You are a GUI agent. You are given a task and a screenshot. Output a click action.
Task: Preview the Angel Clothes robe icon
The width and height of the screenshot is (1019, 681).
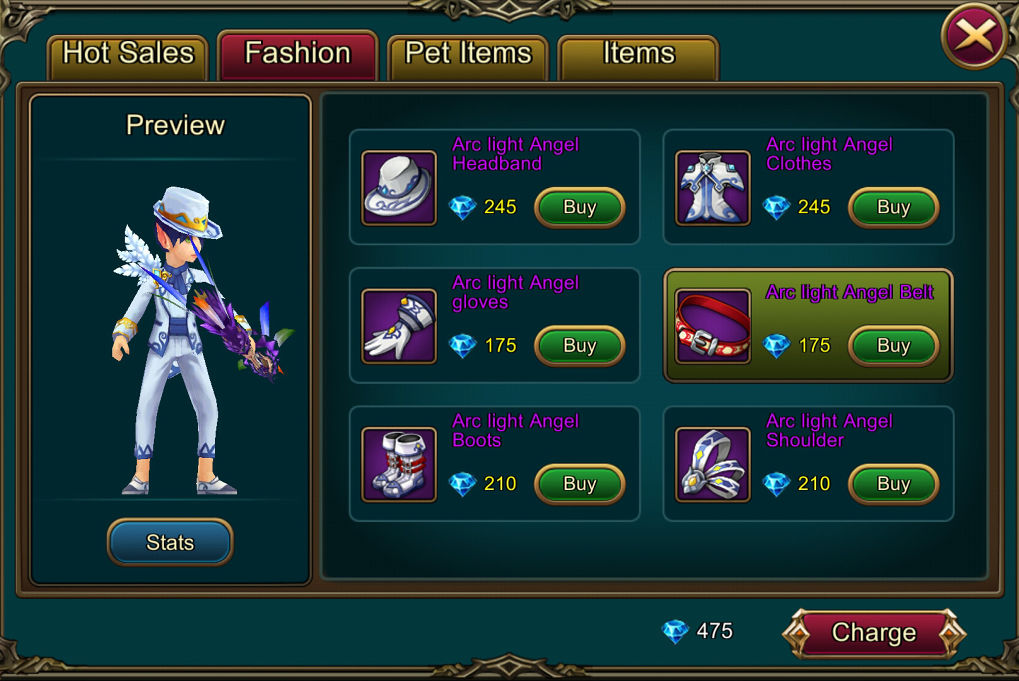[713, 187]
